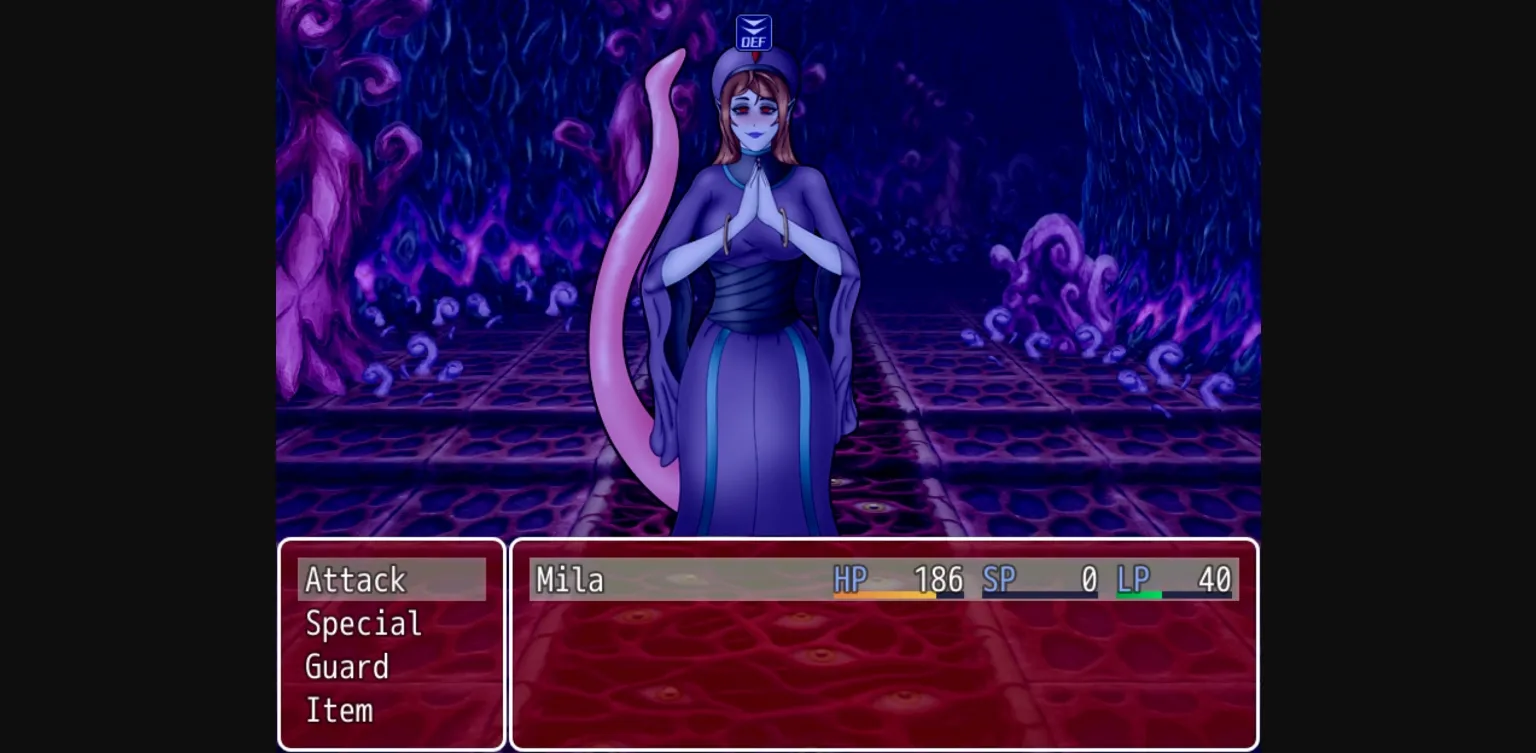Click the LP label in Mila's status bar
Image resolution: width=1536 pixels, height=753 pixels.
click(x=1134, y=579)
